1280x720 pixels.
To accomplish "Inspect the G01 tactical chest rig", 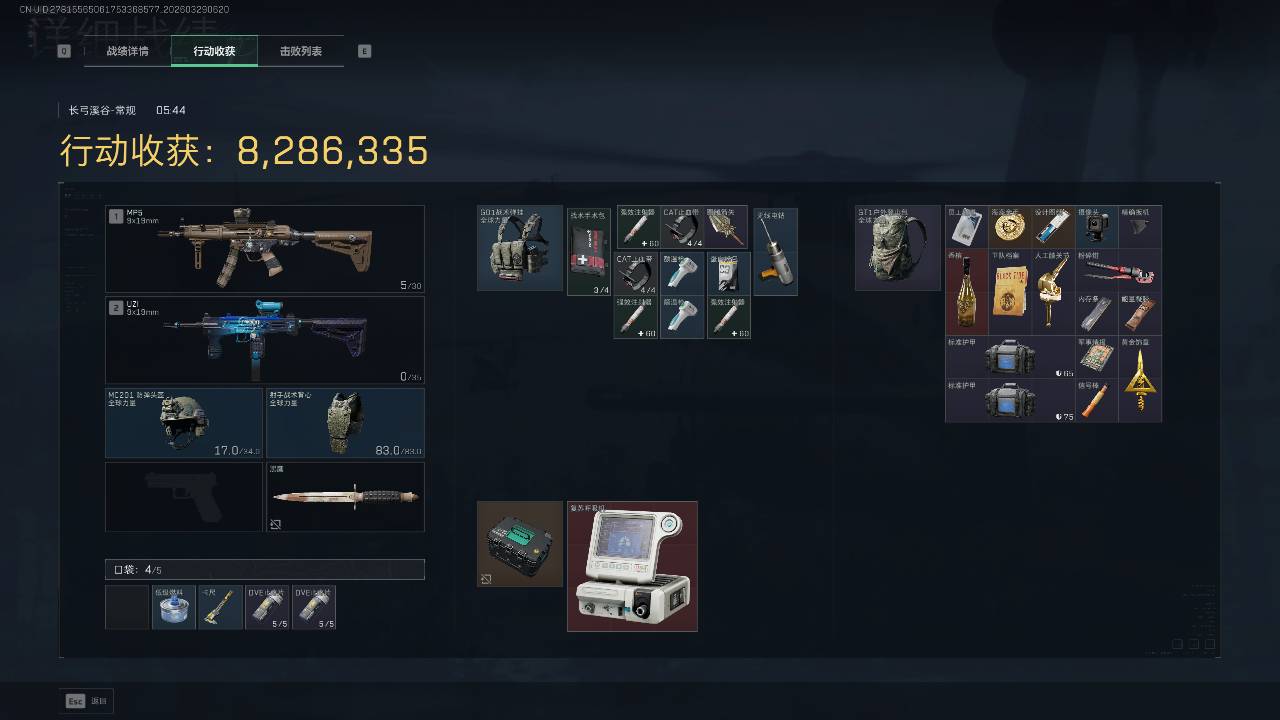I will [520, 248].
